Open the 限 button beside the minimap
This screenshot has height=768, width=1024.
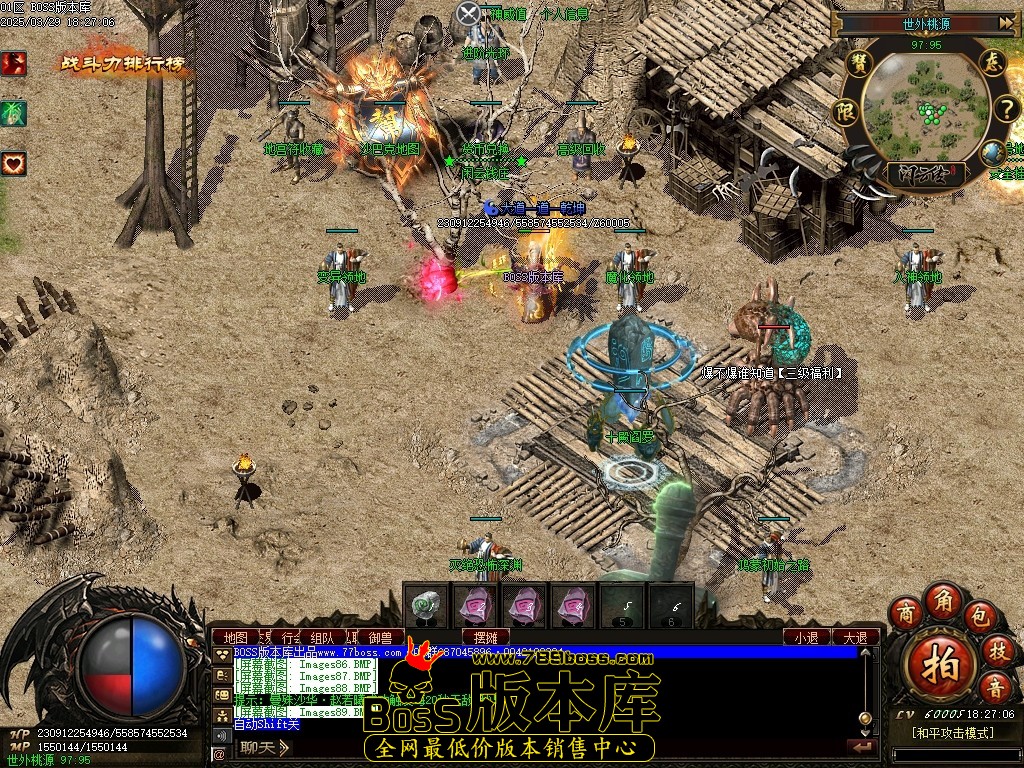845,109
